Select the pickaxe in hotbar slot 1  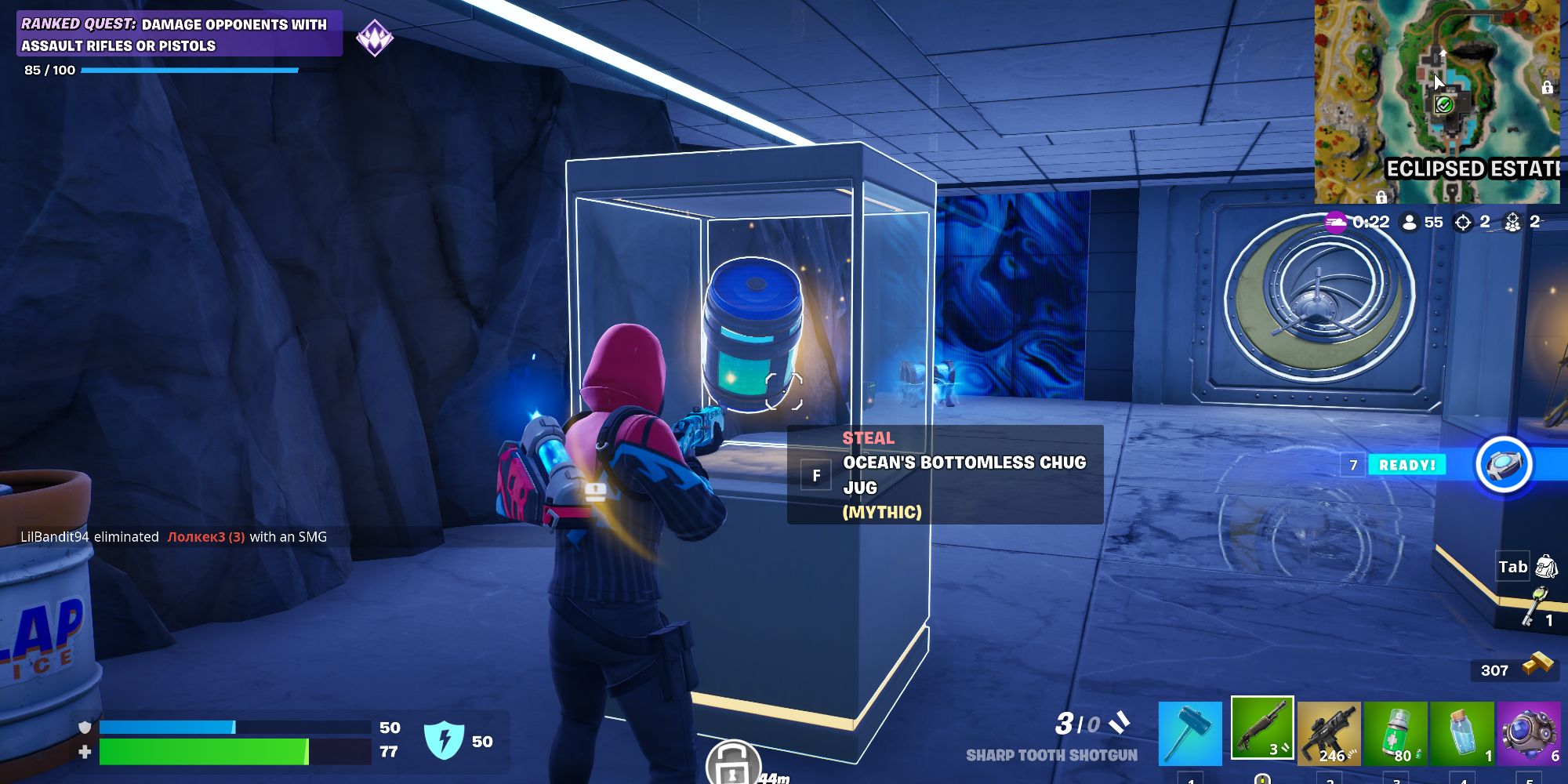pyautogui.click(x=1189, y=729)
